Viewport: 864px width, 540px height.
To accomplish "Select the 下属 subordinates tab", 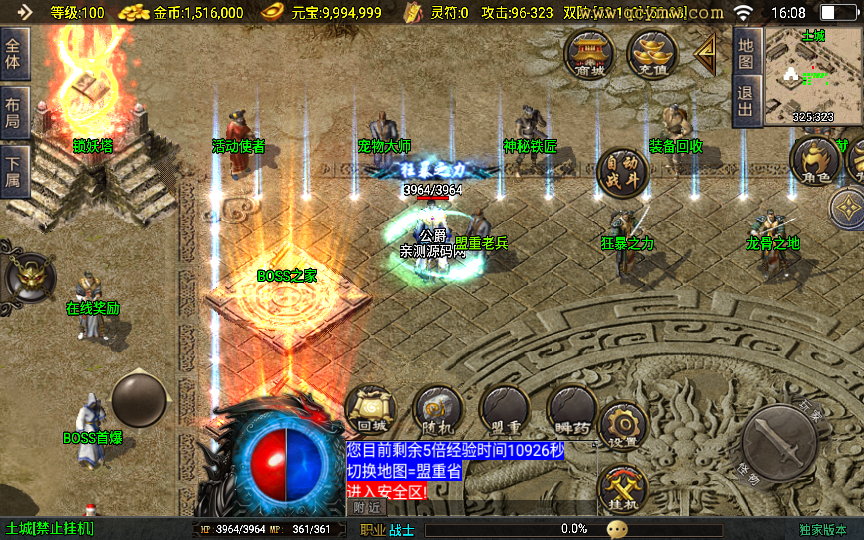I will tap(14, 172).
